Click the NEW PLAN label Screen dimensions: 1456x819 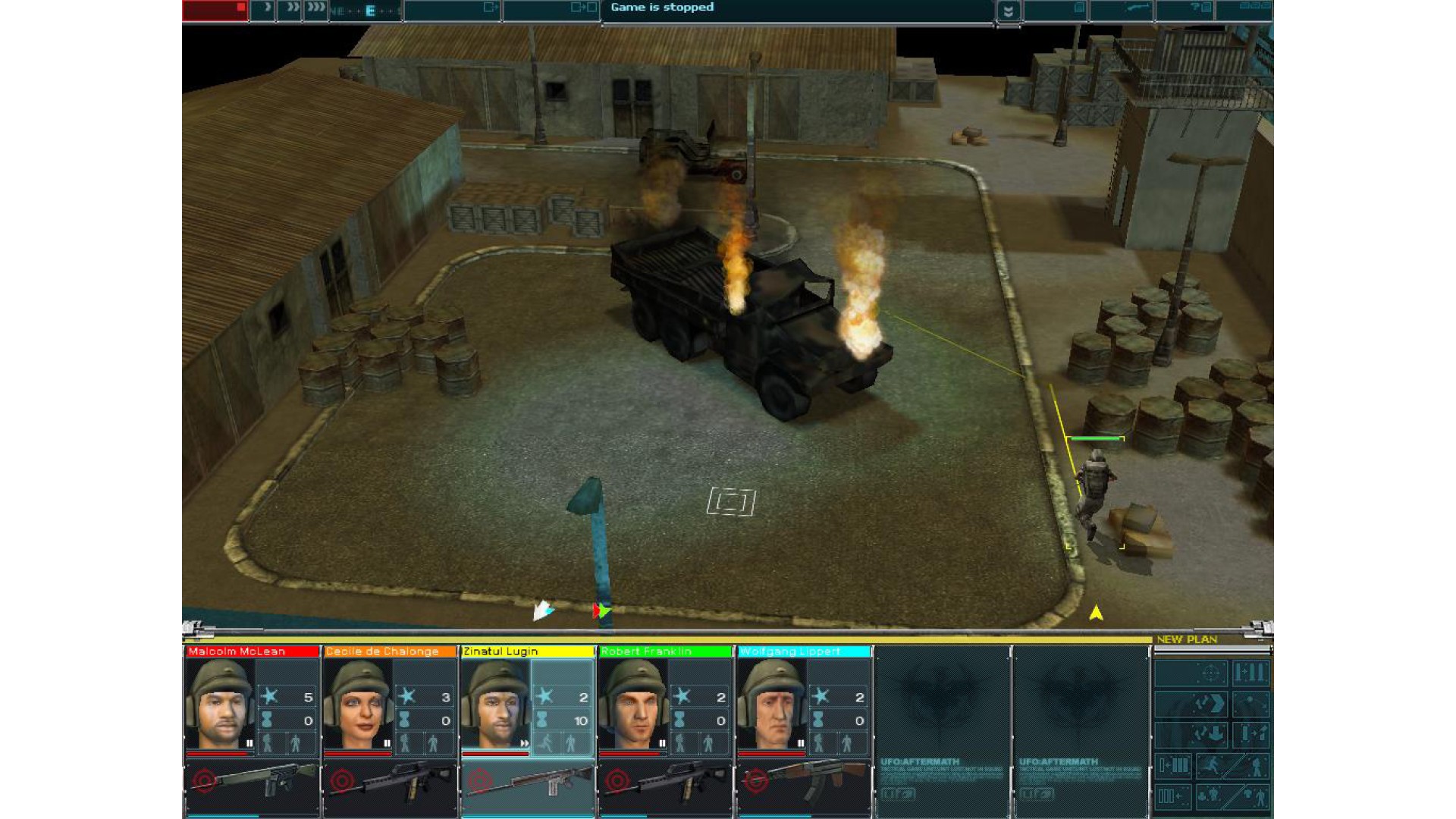pos(1186,639)
